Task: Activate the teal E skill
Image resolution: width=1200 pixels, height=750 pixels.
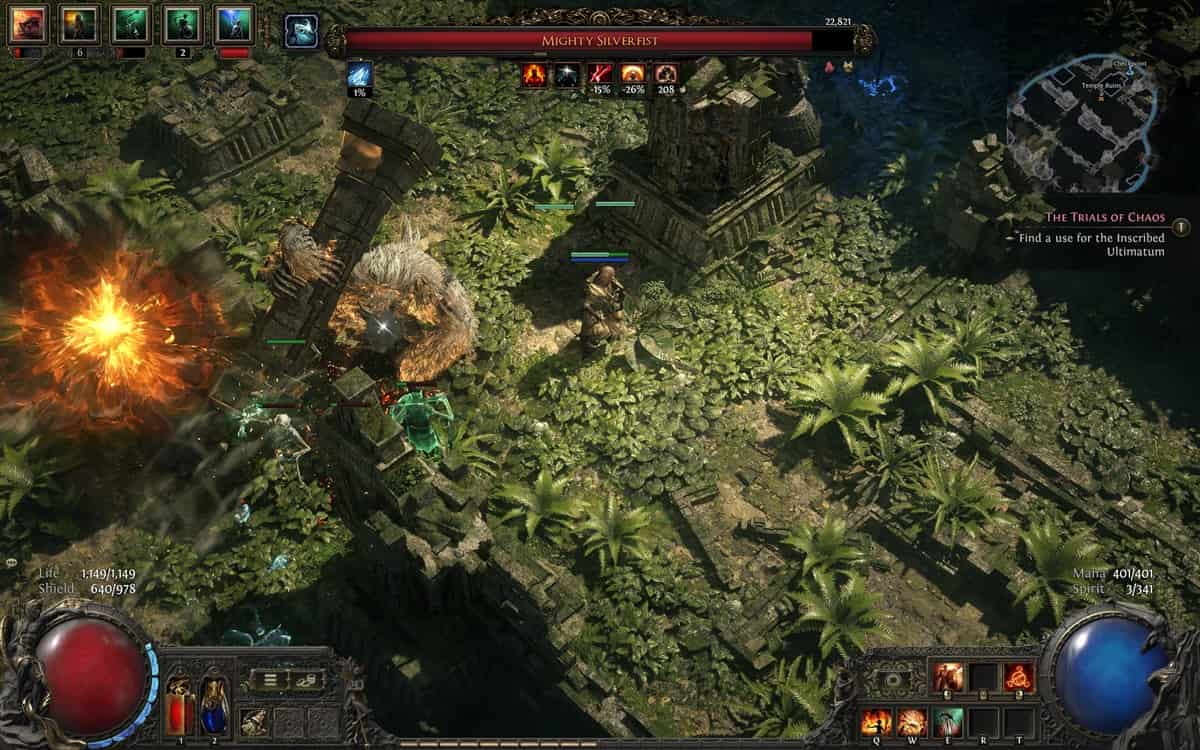Action: [x=948, y=721]
